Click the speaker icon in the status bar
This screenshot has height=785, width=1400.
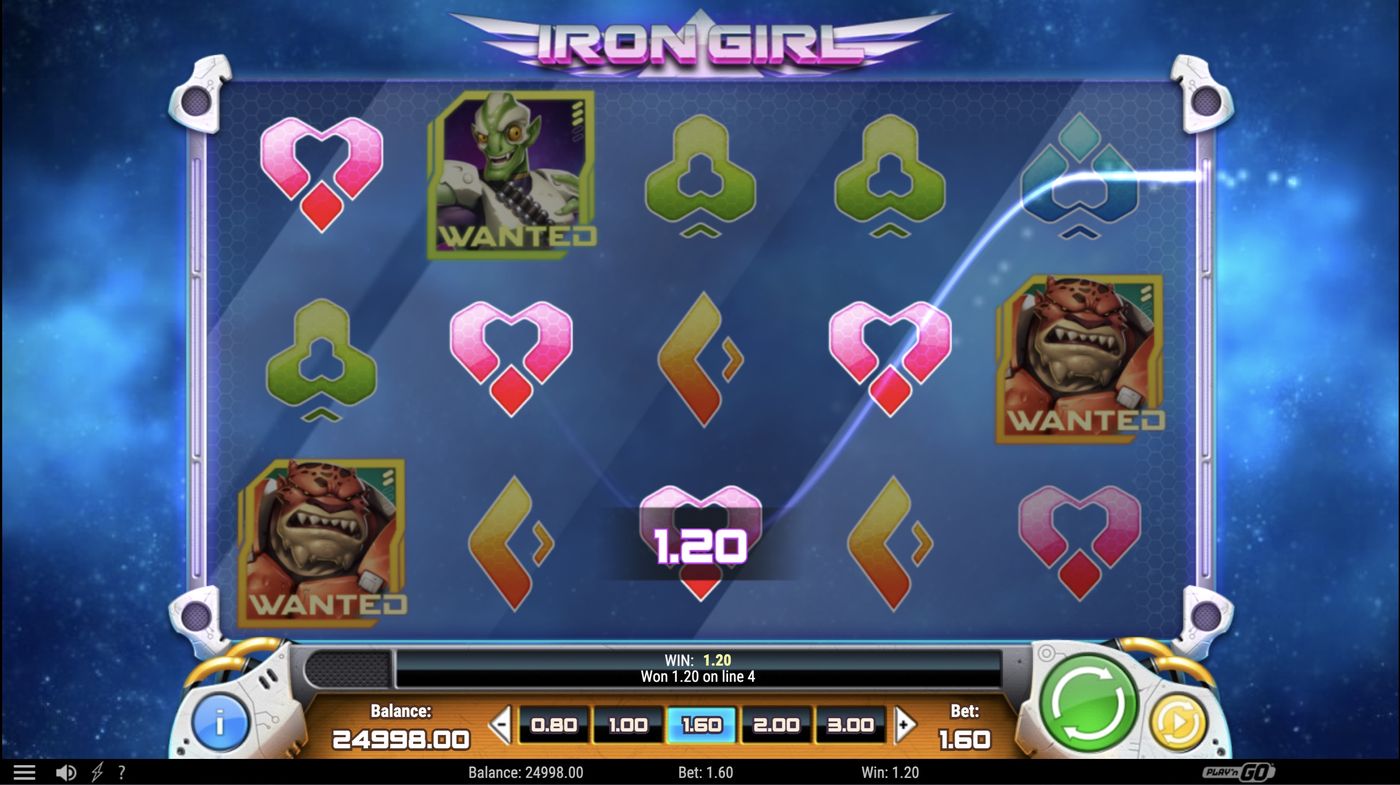[66, 771]
